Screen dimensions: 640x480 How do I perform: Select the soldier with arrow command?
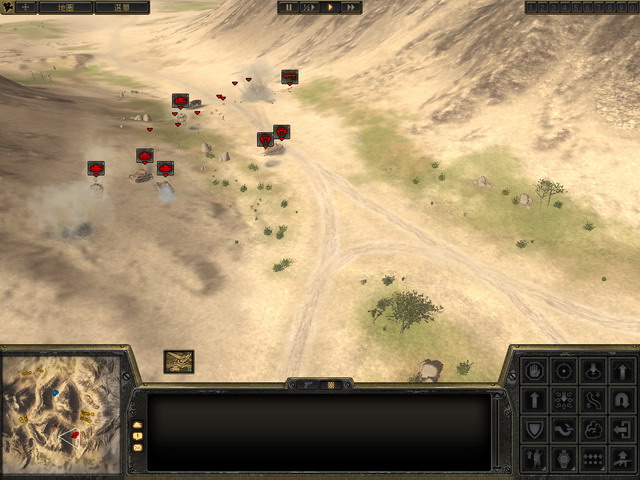coord(536,459)
